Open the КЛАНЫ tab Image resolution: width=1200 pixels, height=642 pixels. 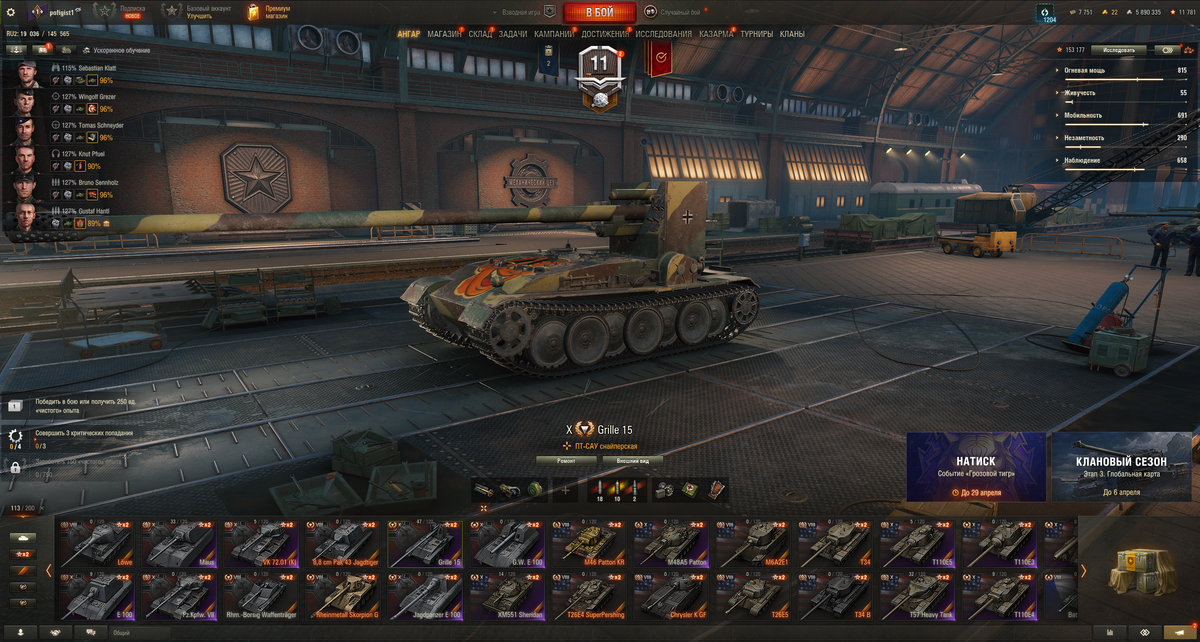pos(792,34)
